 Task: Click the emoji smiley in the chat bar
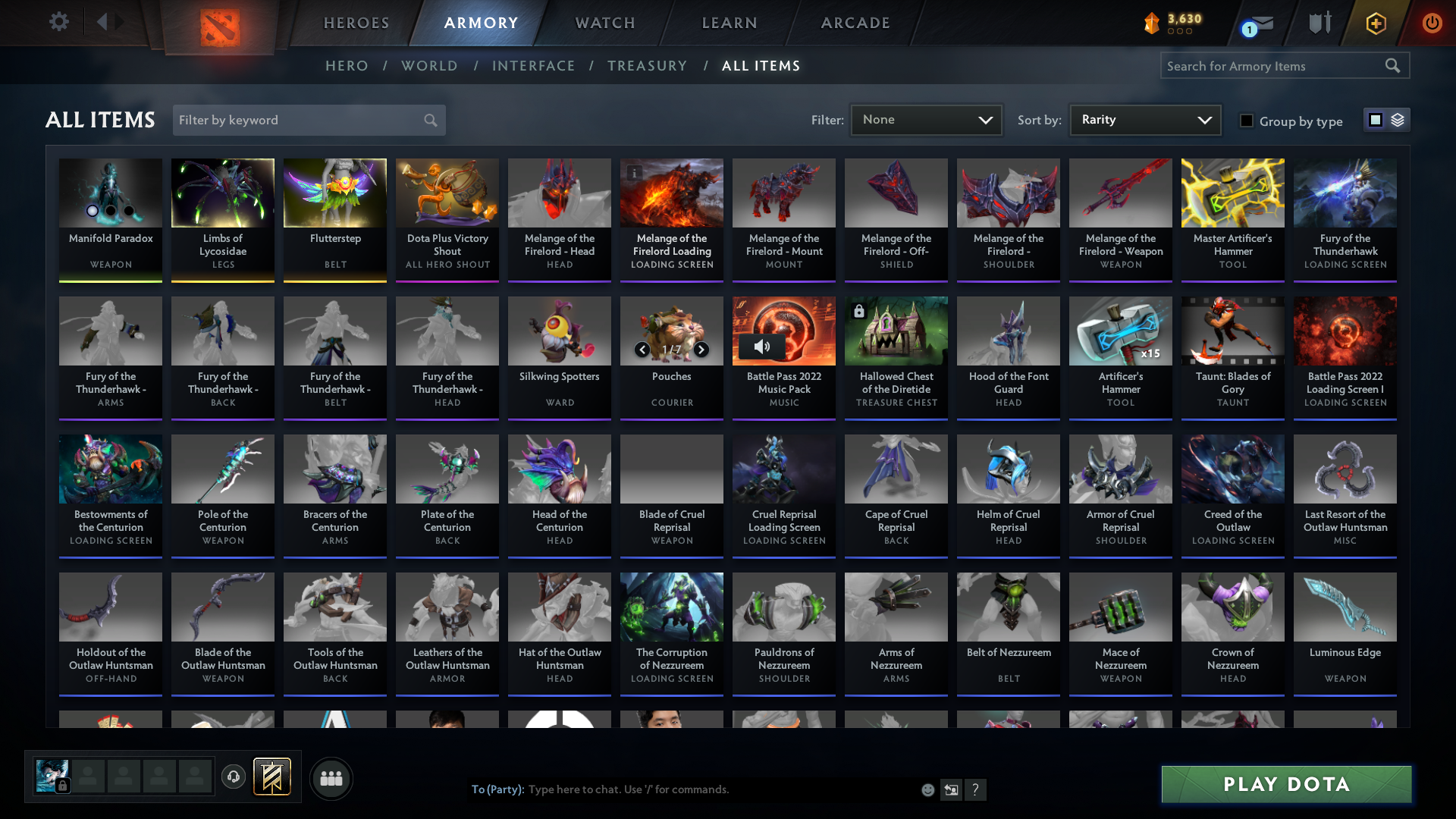click(927, 789)
